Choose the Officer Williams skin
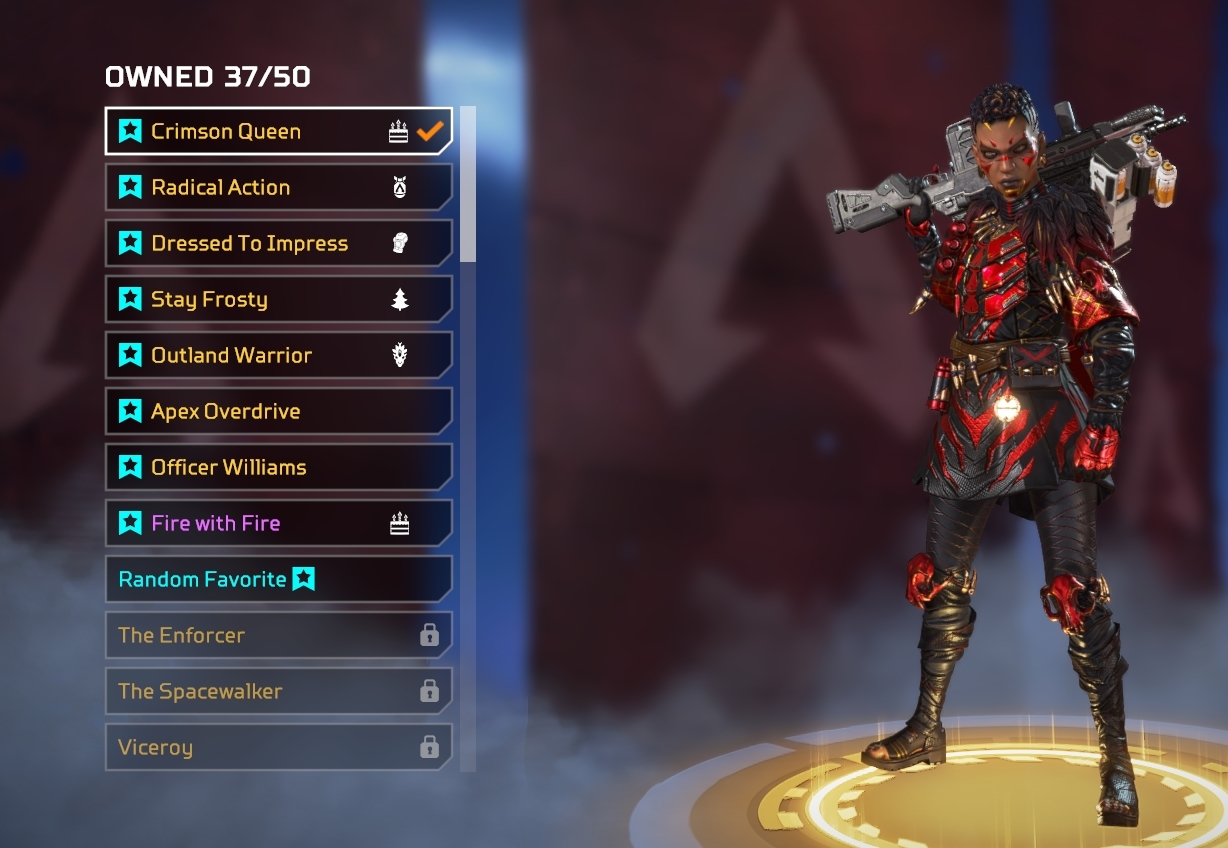Image resolution: width=1228 pixels, height=848 pixels. click(260, 467)
